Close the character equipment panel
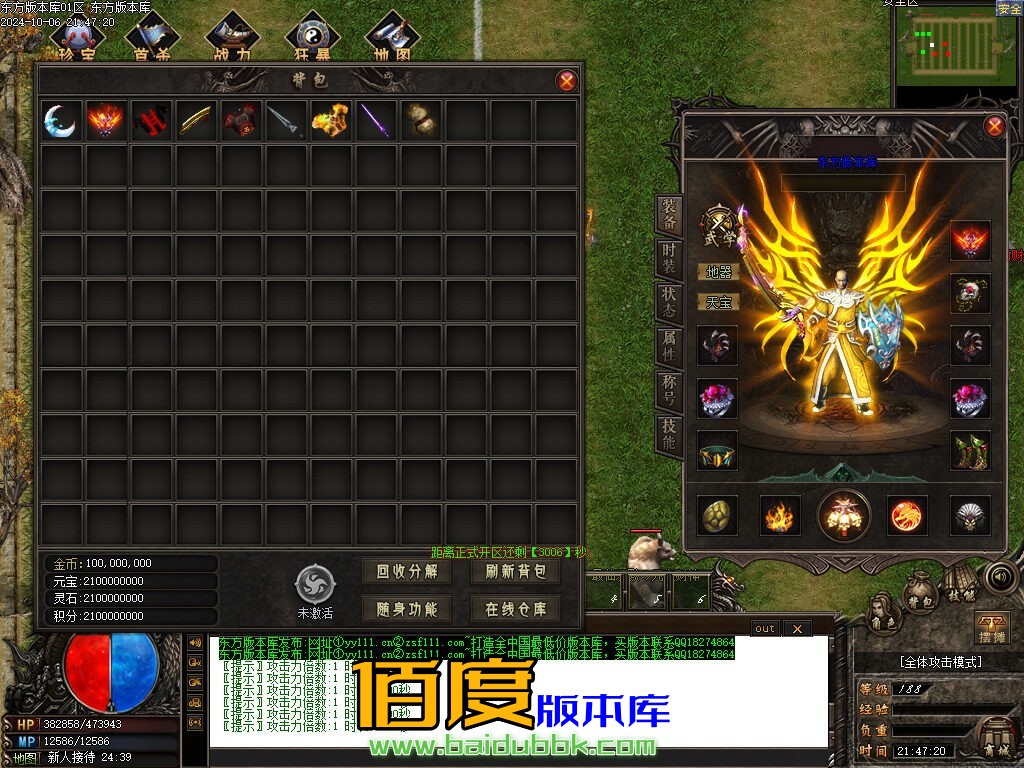Viewport: 1024px width, 768px height. (x=994, y=126)
